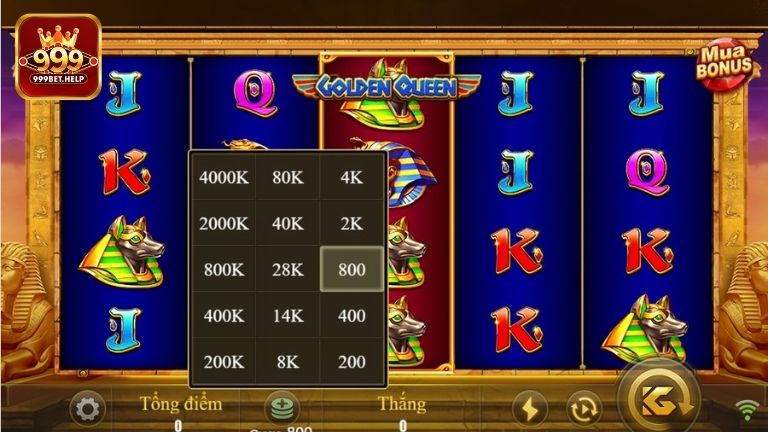
Task: Select the 40K bet amount
Action: point(287,223)
